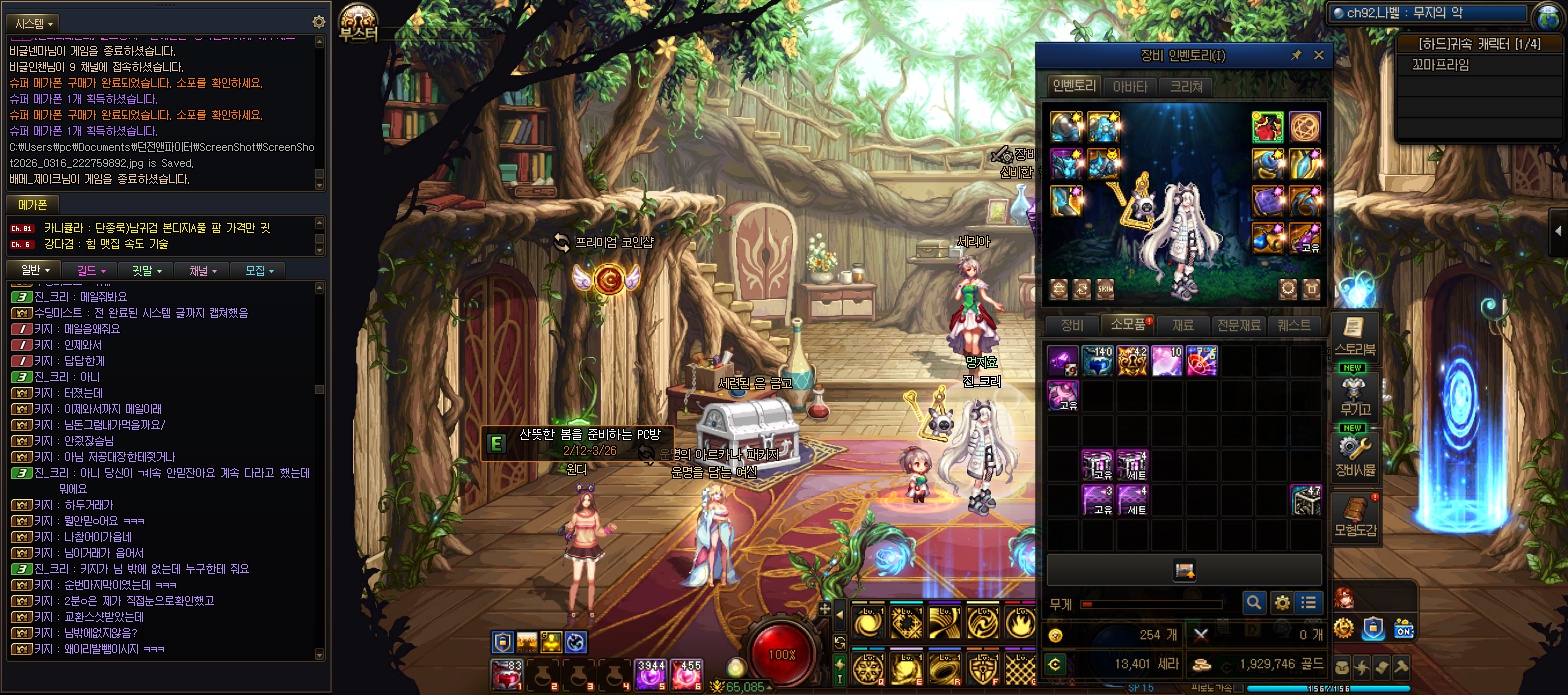Select the 재료 materials tab
Viewport: 1568px width, 695px height.
[1183, 325]
